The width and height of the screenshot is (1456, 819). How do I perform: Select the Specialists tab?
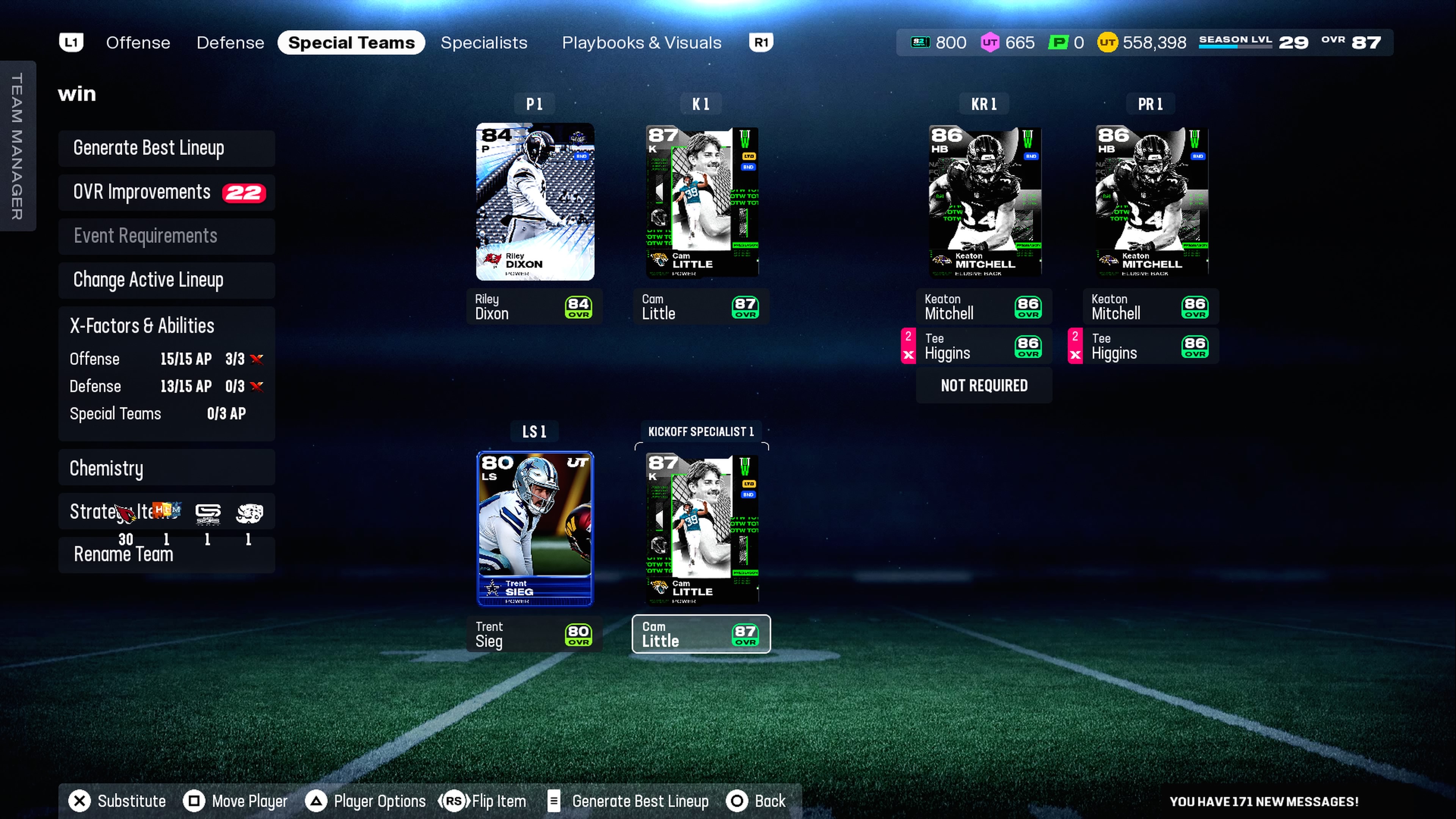pos(484,42)
